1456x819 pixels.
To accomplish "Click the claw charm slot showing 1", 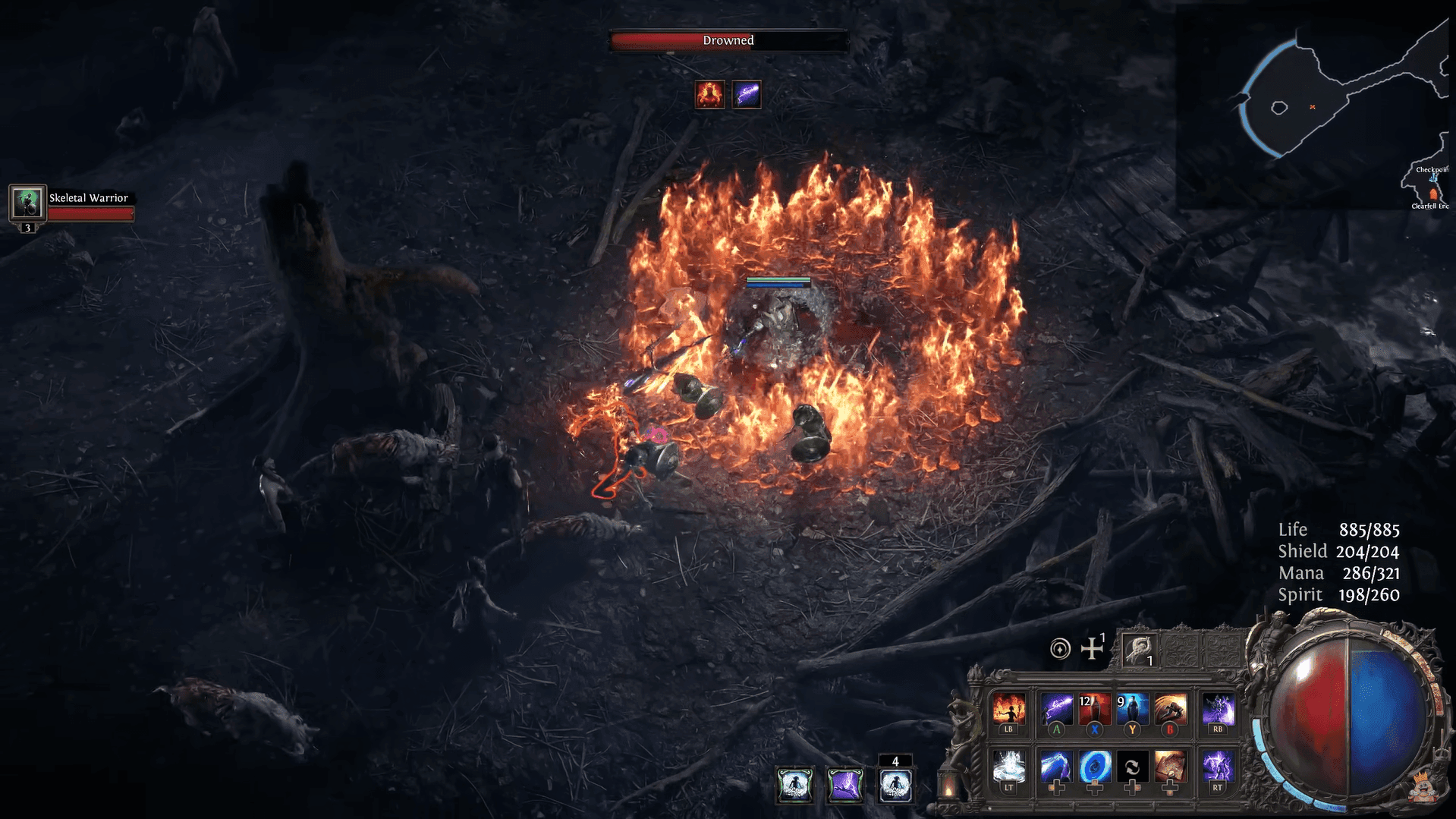I will (x=1138, y=649).
